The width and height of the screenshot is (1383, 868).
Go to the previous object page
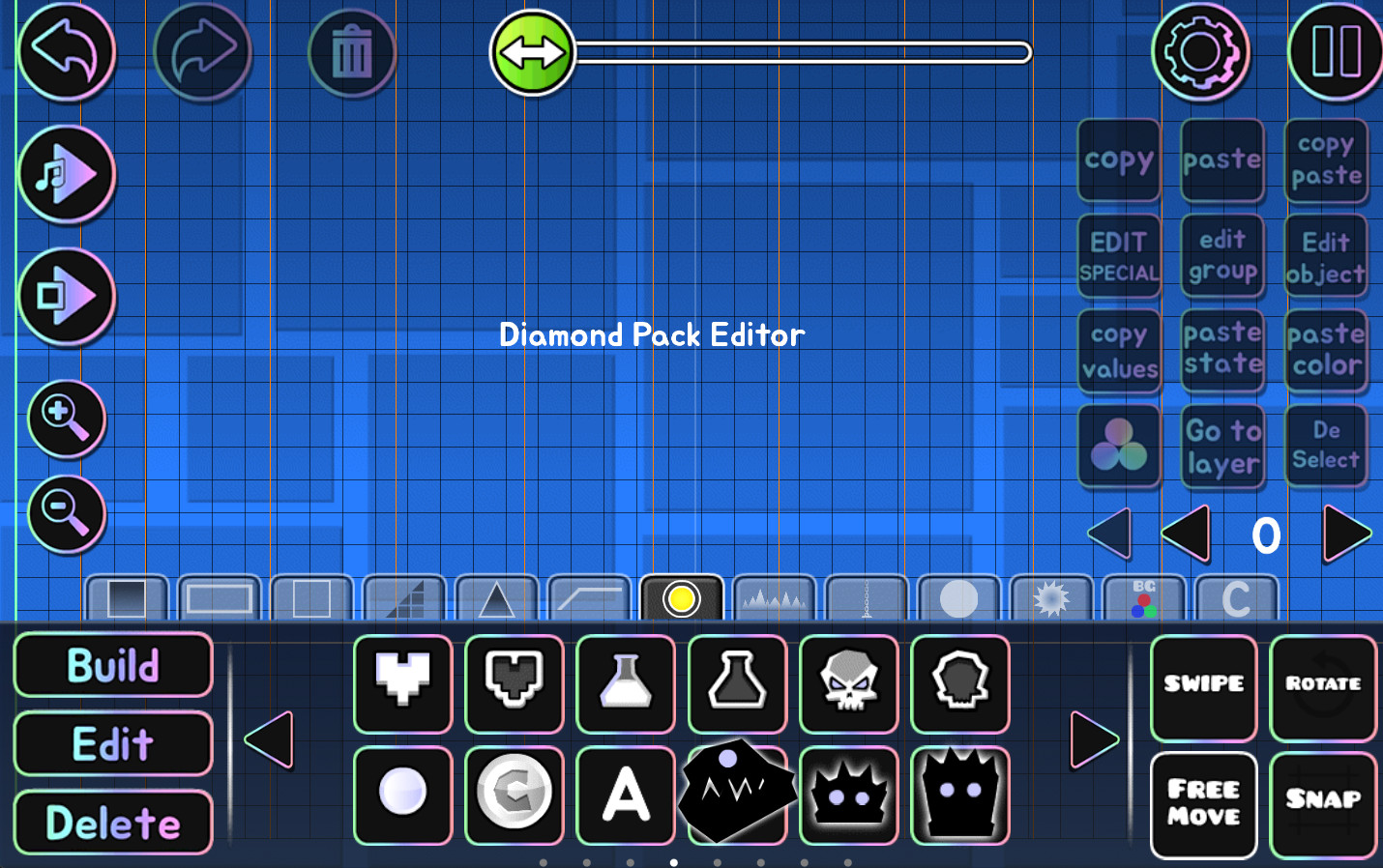[x=268, y=740]
